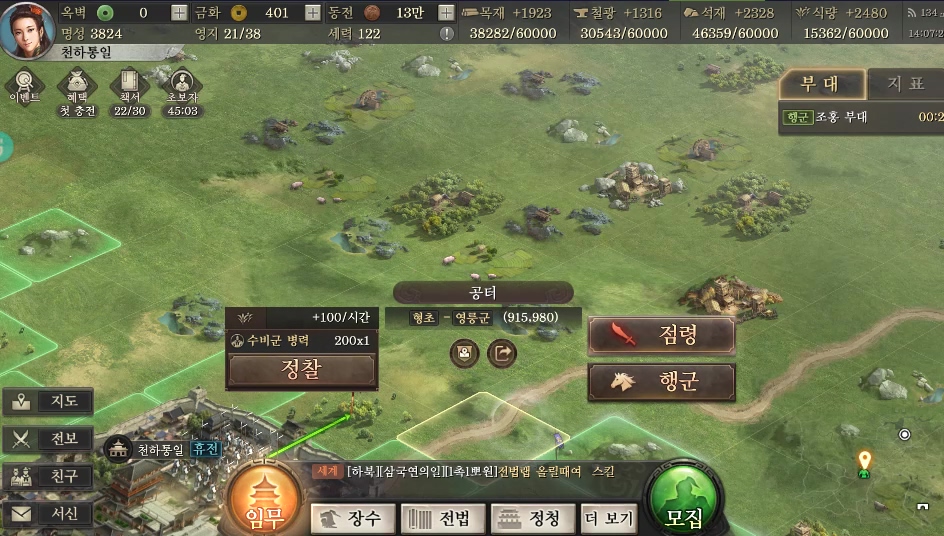Choose the 행군 (March) button
The width and height of the screenshot is (944, 536).
click(x=661, y=382)
